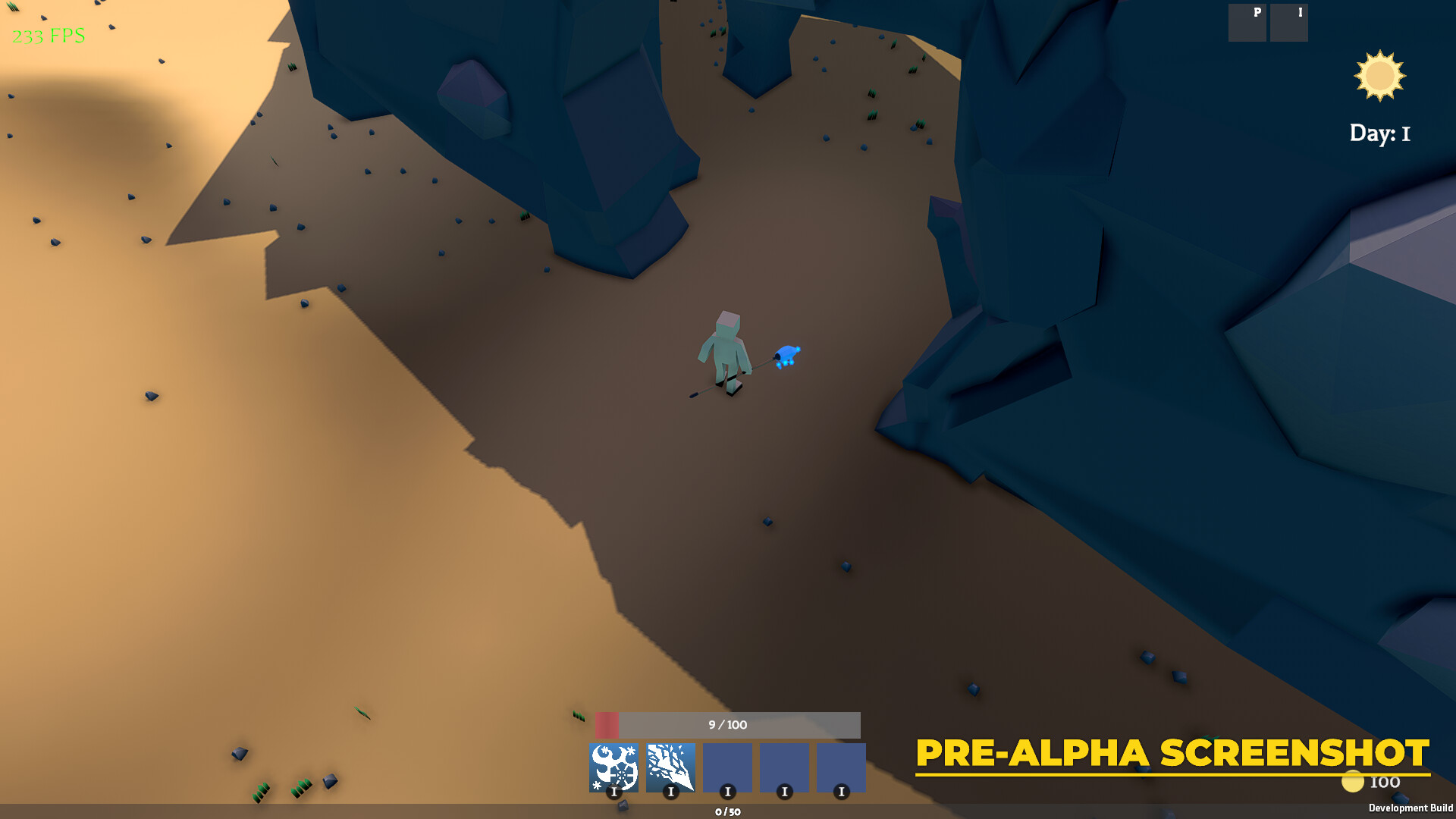Select the frost spiral ability in slot one
The image size is (1456, 819).
tap(615, 767)
